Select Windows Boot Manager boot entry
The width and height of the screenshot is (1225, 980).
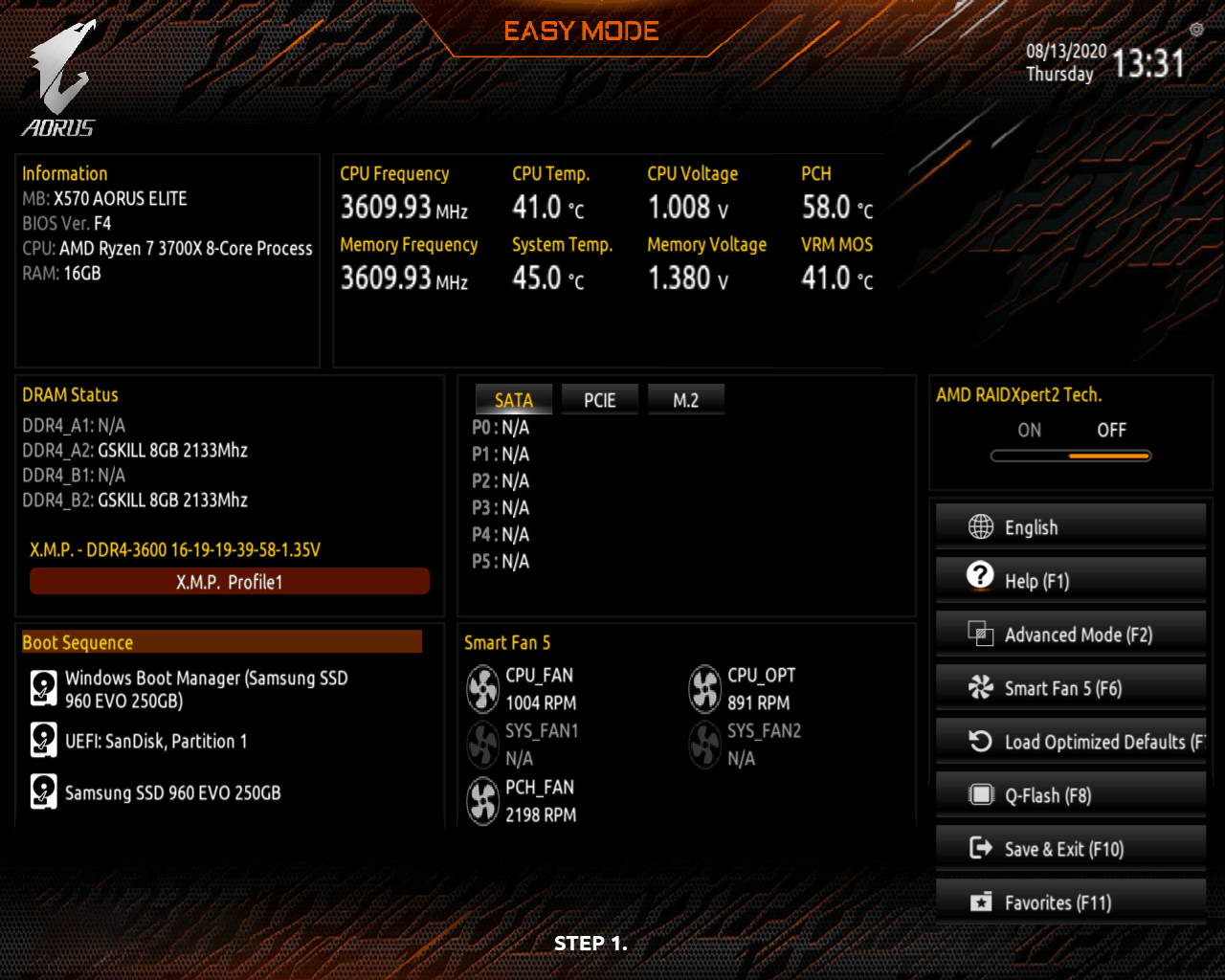(206, 689)
